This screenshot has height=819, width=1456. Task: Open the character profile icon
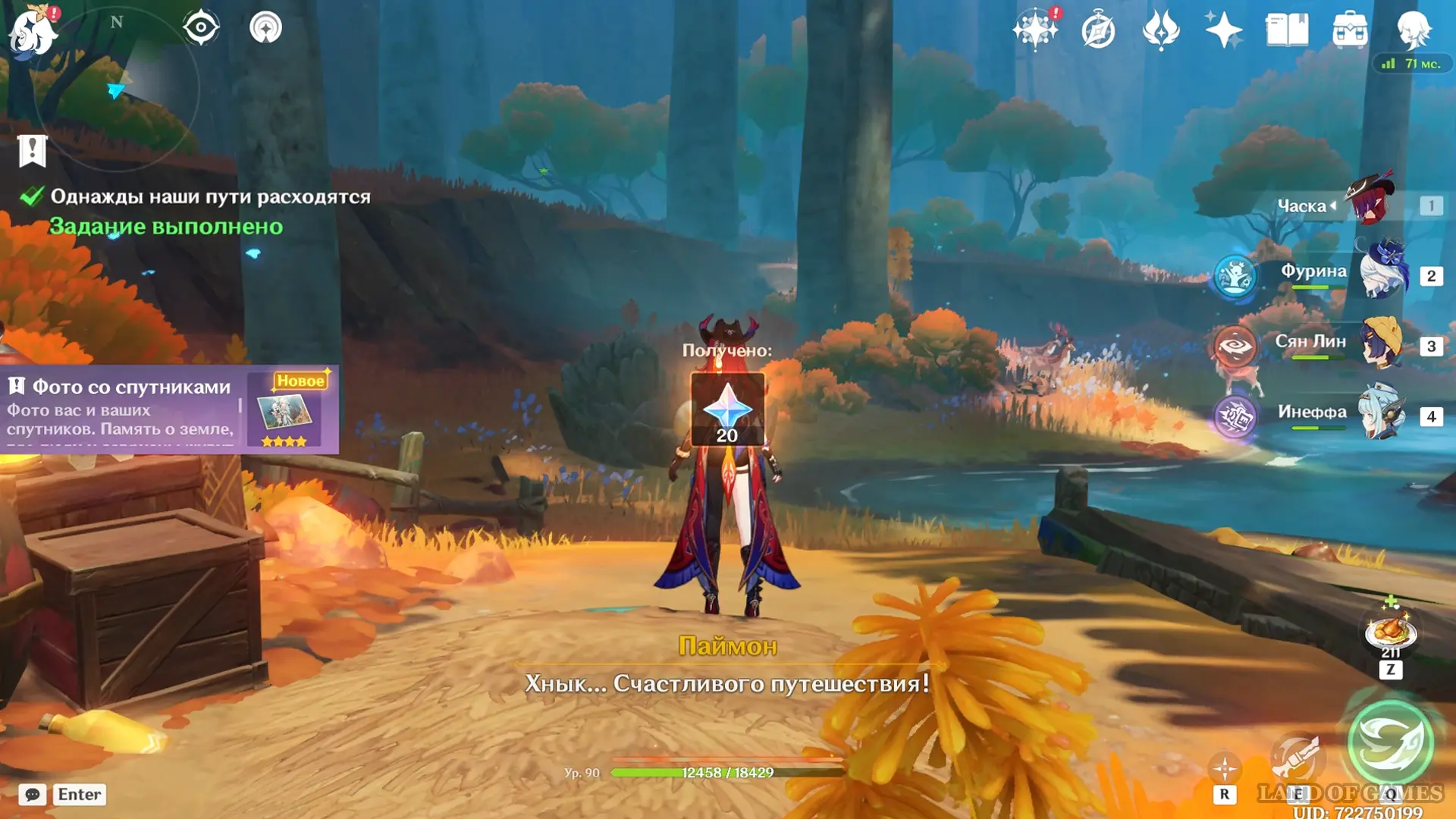pos(1414,30)
